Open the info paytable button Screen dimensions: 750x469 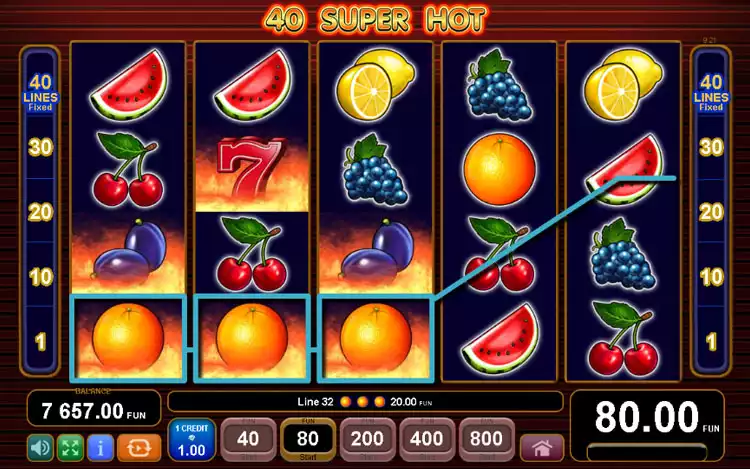[100, 446]
